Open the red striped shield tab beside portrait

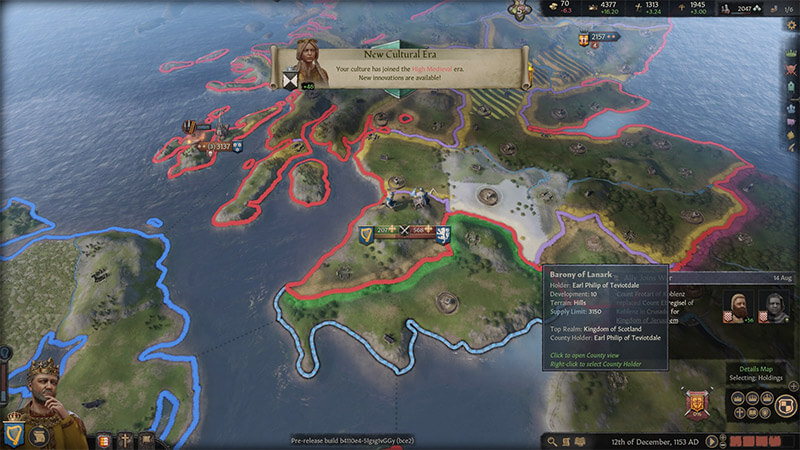click(x=103, y=440)
